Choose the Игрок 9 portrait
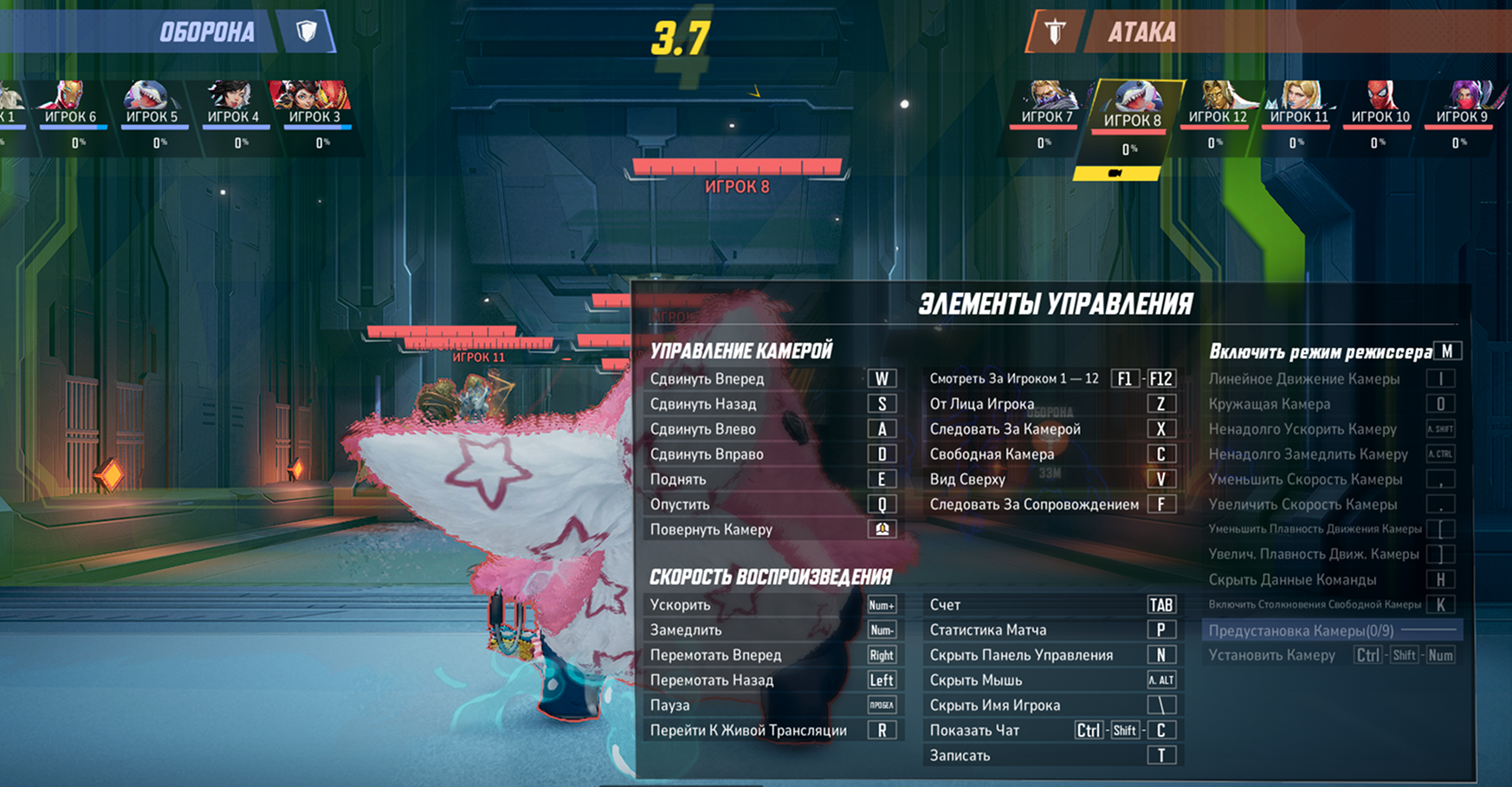 pos(1462,102)
